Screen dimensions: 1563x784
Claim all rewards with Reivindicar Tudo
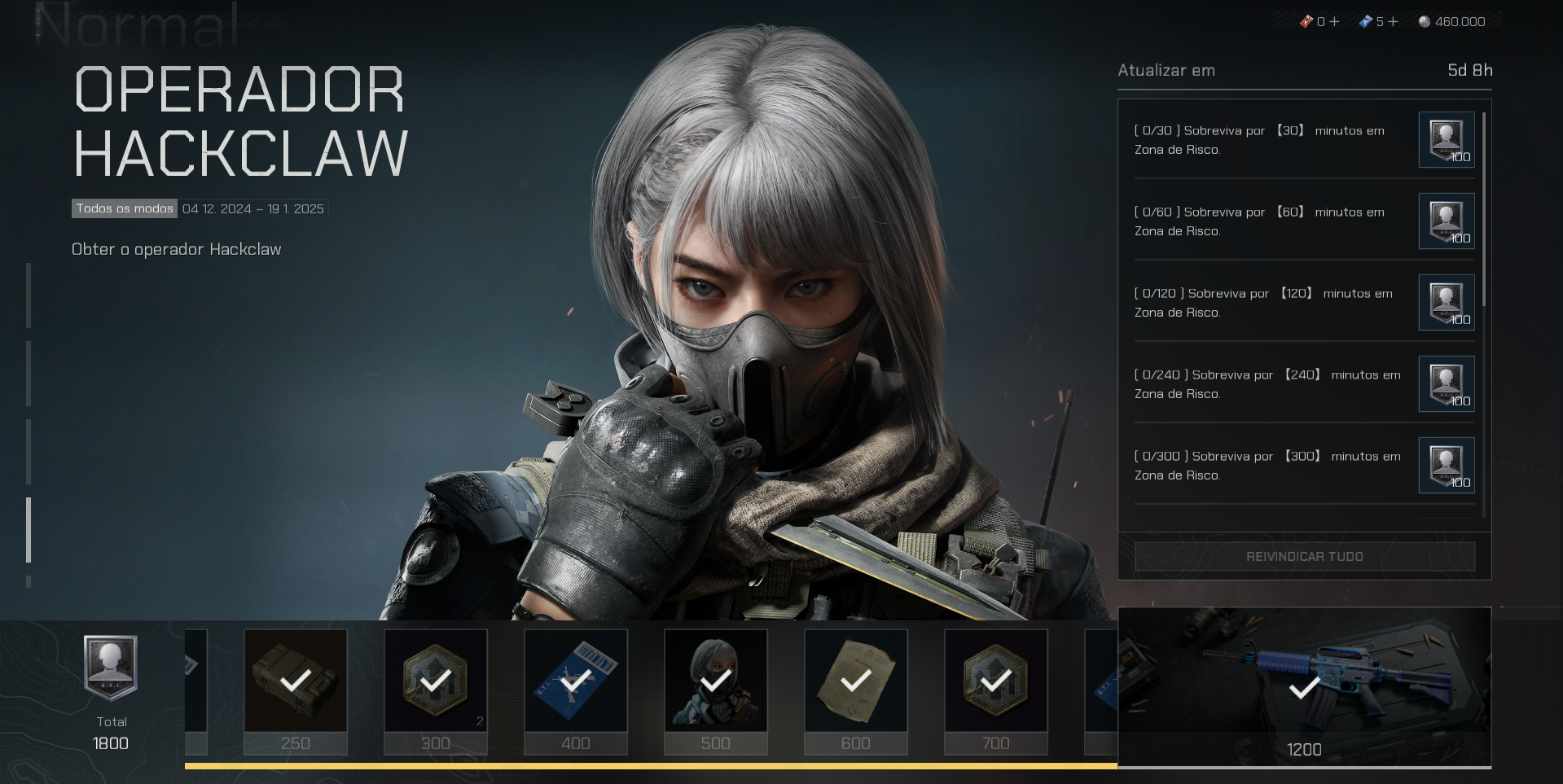coord(1304,557)
